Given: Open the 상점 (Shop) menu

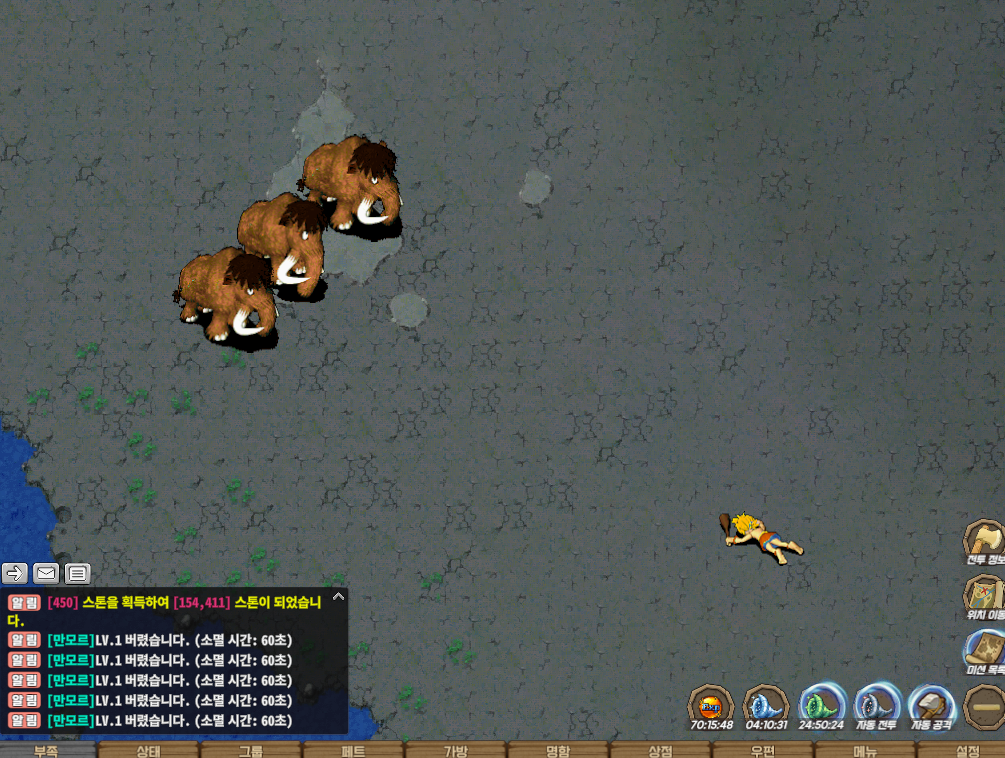Looking at the screenshot, I should point(660,750).
